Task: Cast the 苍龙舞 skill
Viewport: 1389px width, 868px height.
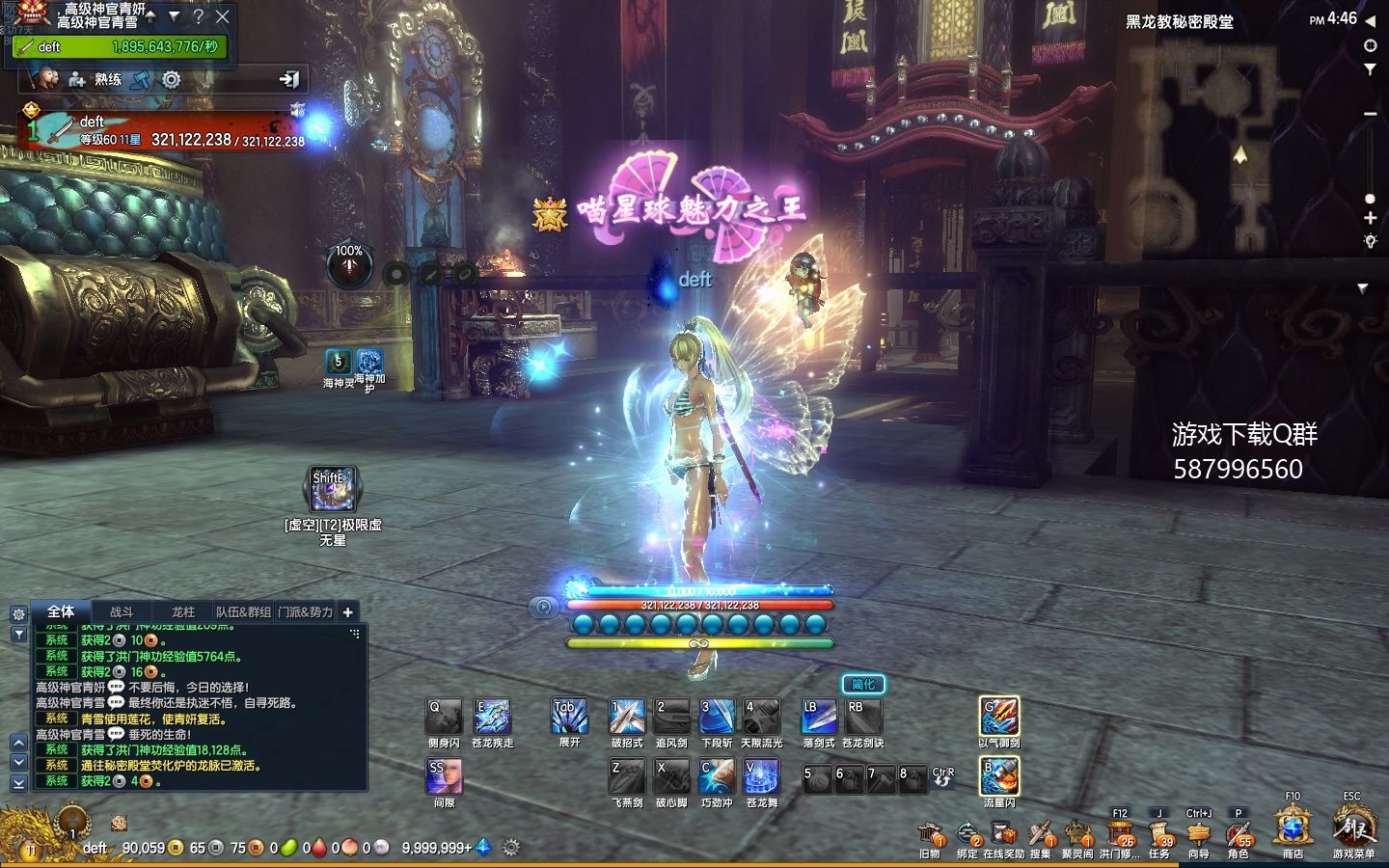Action: click(761, 777)
